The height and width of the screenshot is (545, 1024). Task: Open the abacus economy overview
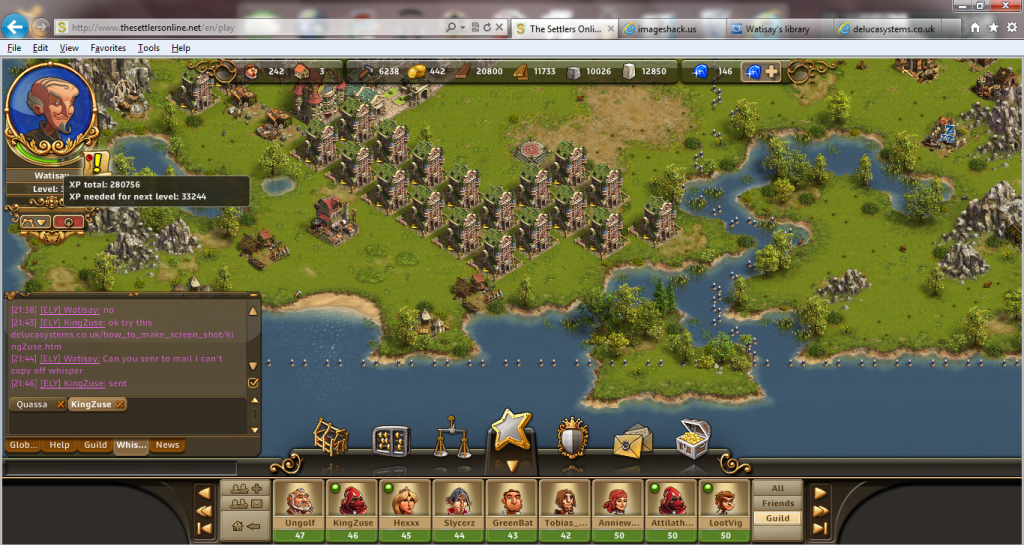(x=391, y=440)
